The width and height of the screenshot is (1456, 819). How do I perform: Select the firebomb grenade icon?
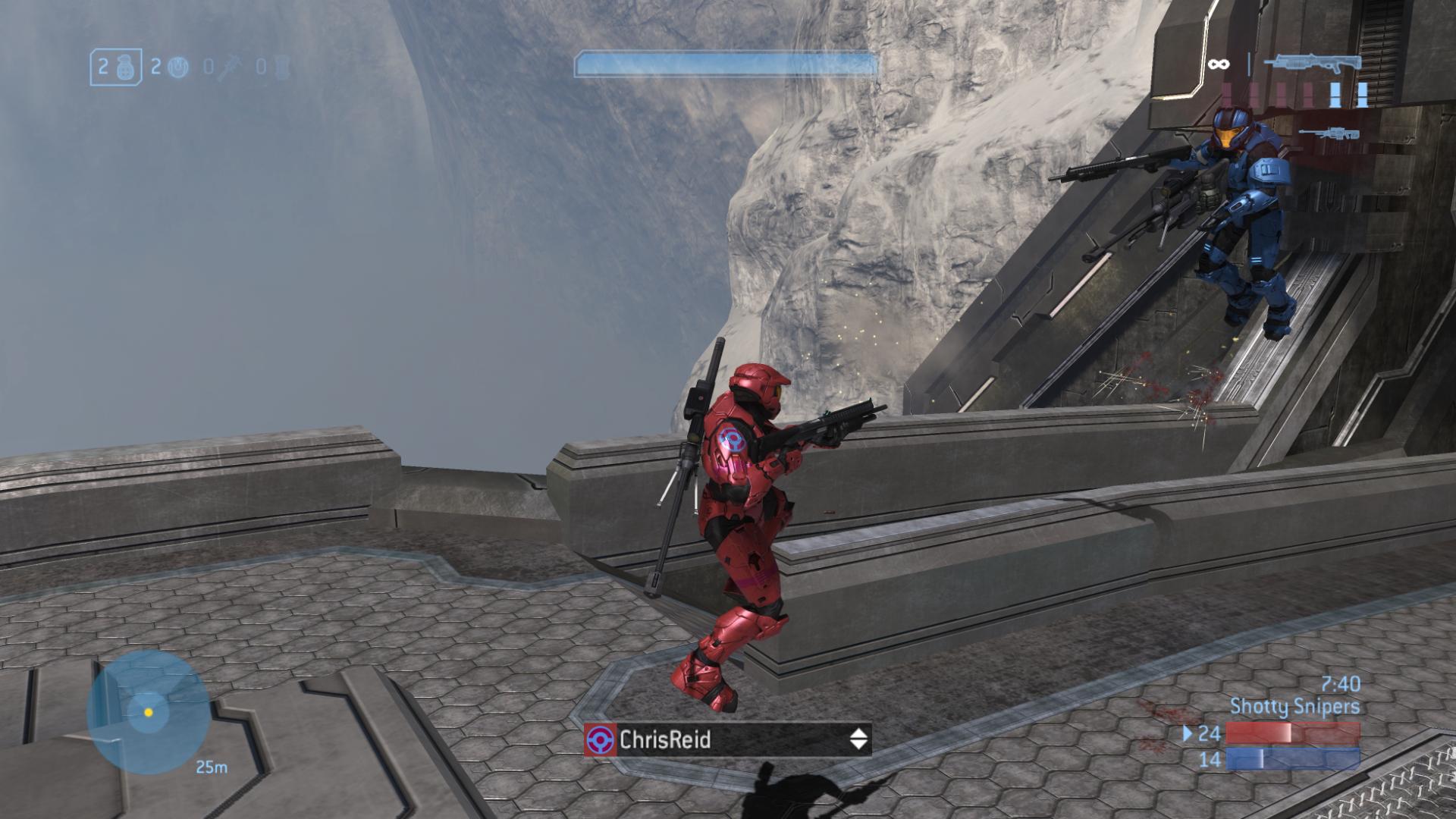click(282, 67)
